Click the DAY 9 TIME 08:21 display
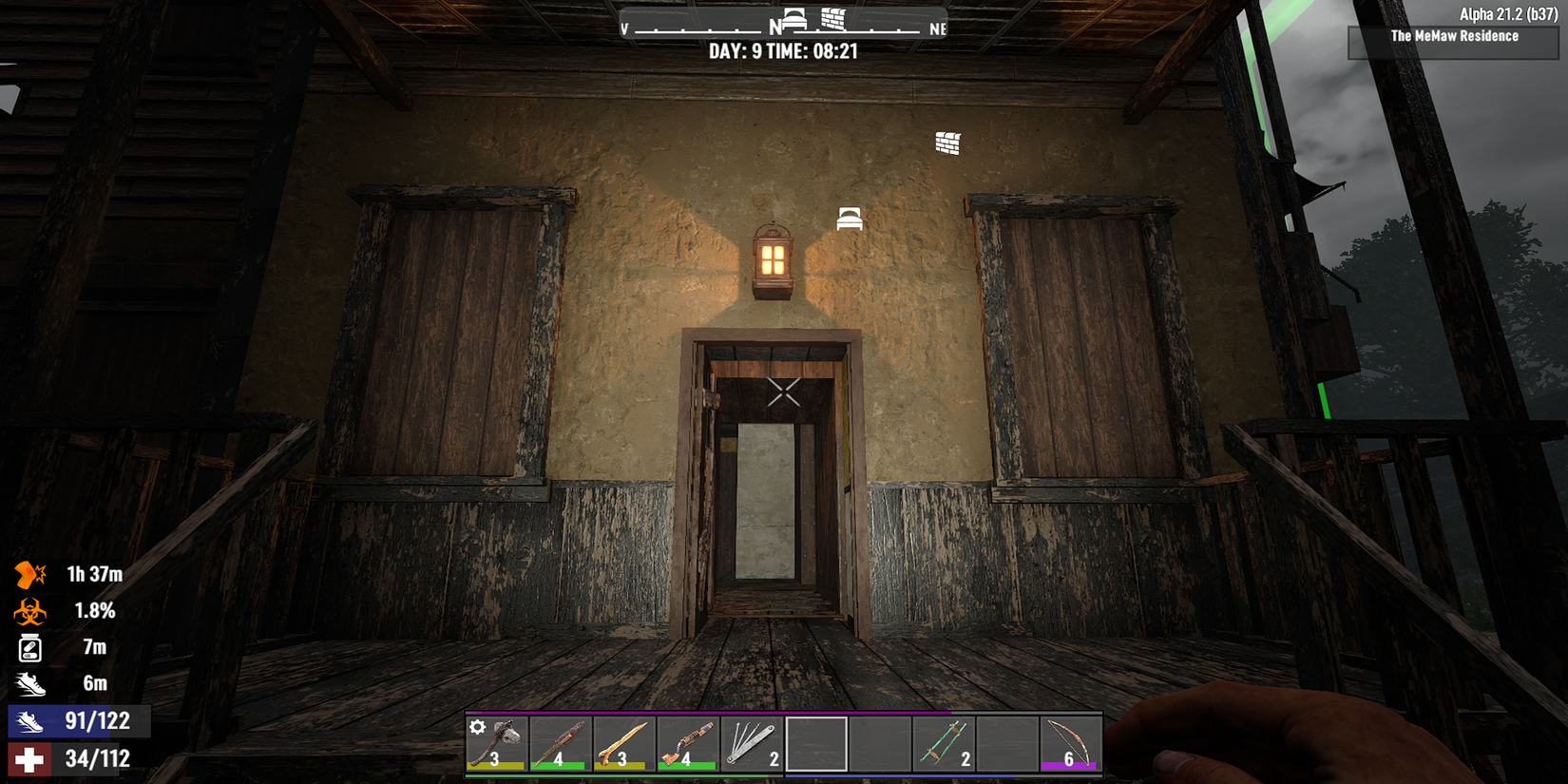 (x=783, y=51)
